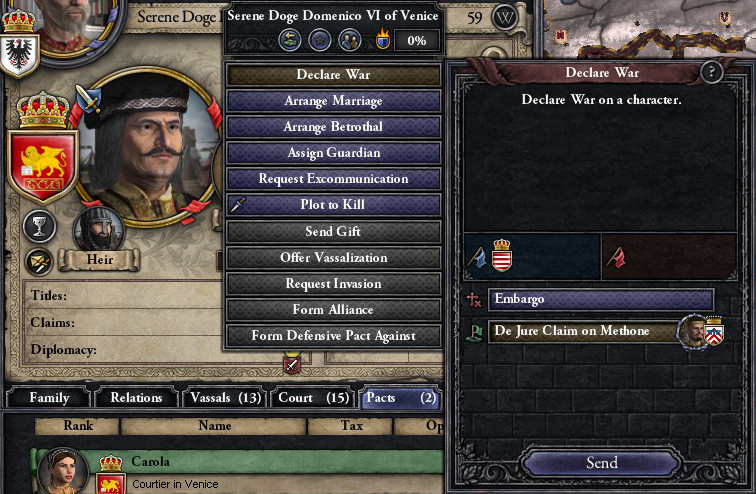Viewport: 756px width, 494px height.
Task: Select the Arrange Marriage option
Action: tap(333, 101)
